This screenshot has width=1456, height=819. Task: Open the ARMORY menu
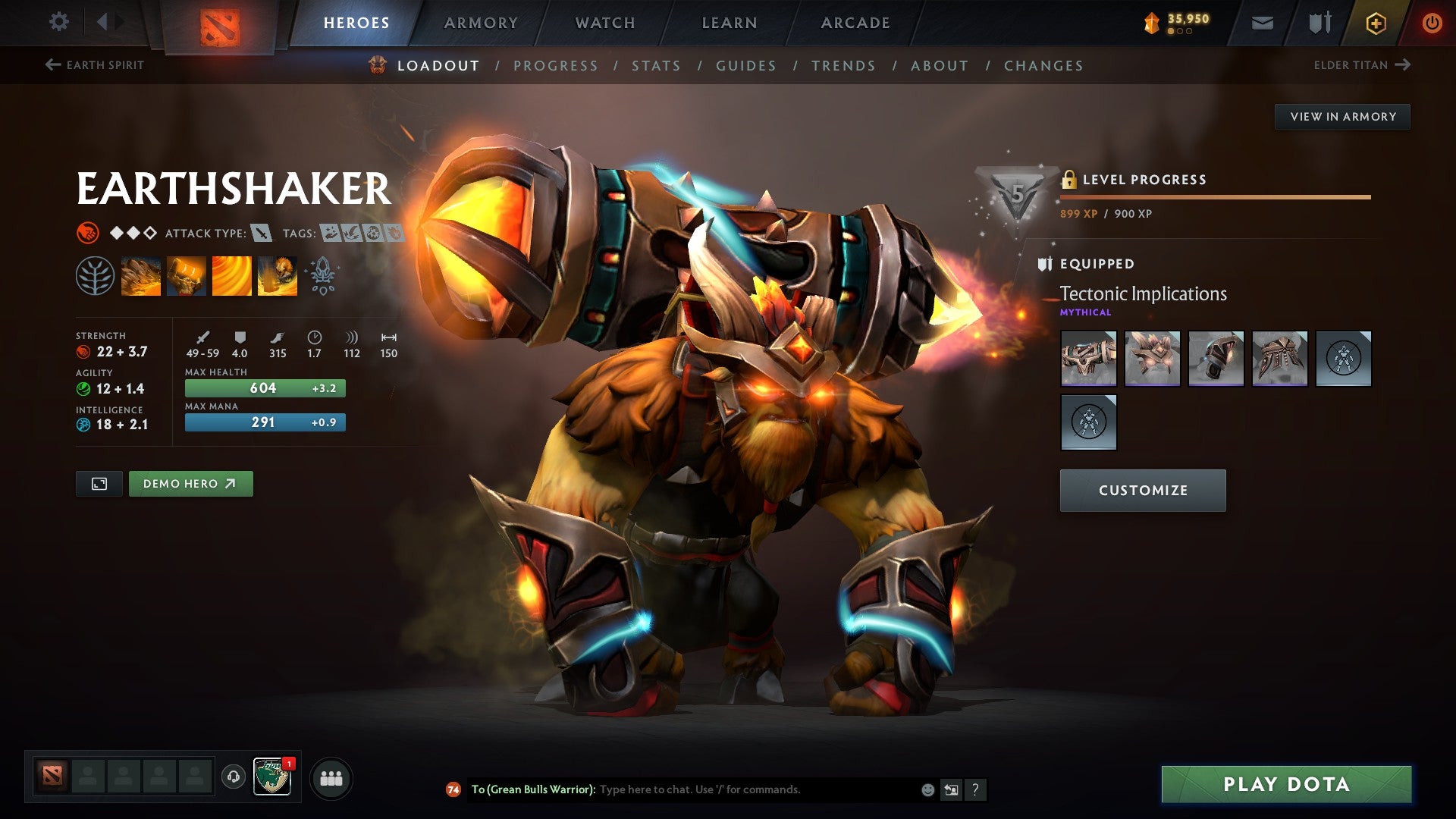tap(481, 23)
